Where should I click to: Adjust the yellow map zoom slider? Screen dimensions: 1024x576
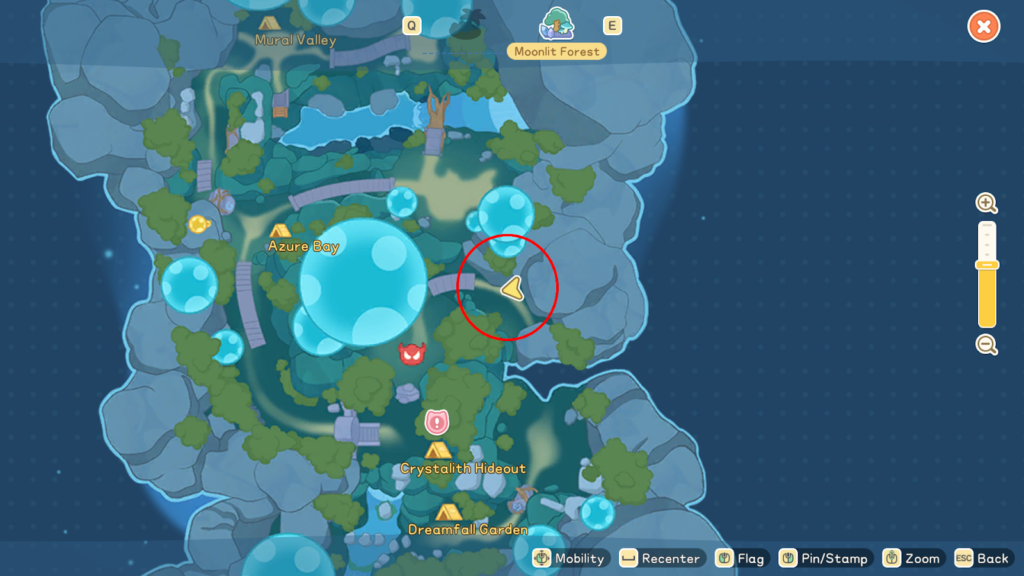coord(987,265)
